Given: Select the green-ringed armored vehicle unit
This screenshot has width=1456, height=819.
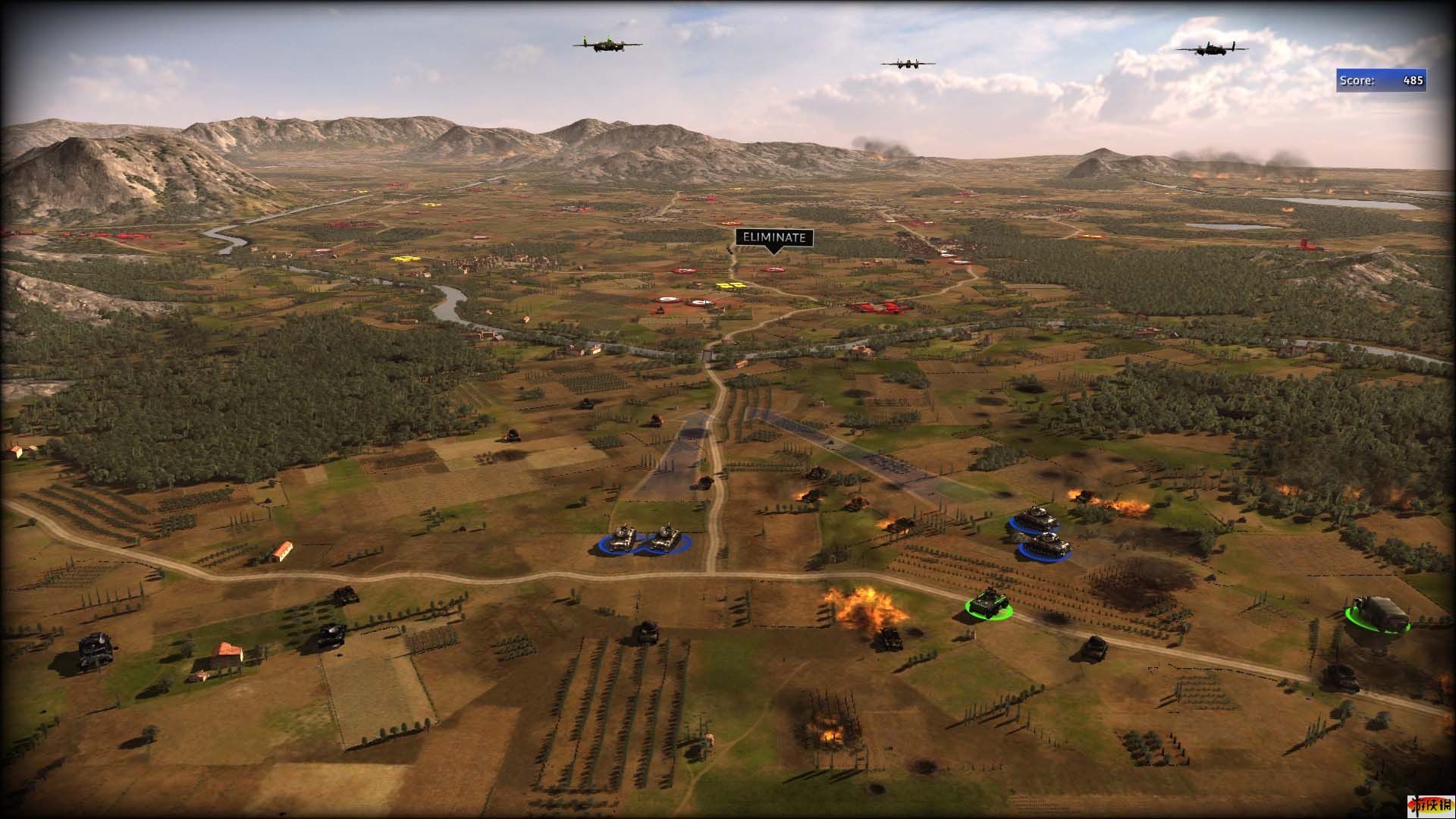Looking at the screenshot, I should point(989,603).
